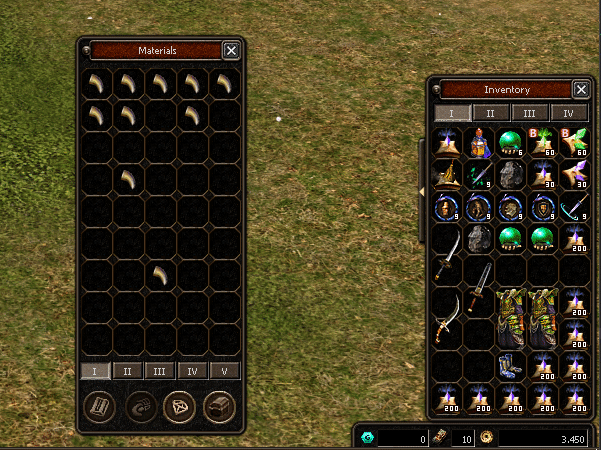601x450 pixels.
Task: Show Inventory page IV
Action: pos(569,113)
